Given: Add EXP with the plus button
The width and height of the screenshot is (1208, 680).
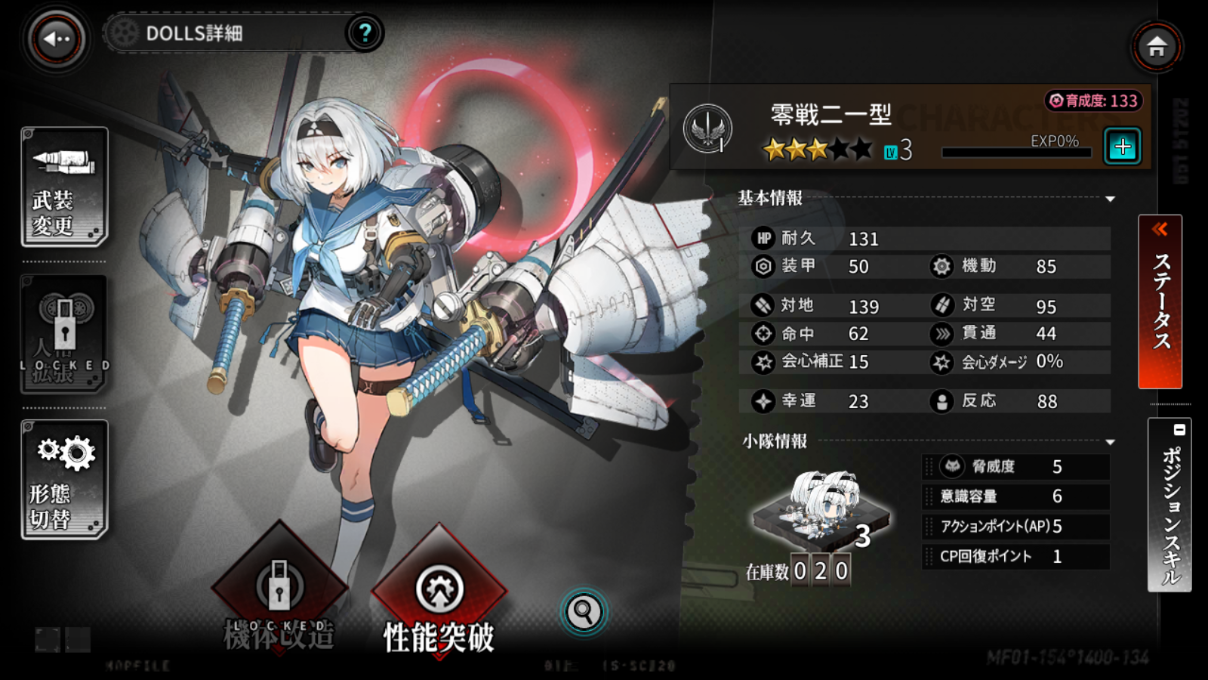Looking at the screenshot, I should click(x=1122, y=147).
